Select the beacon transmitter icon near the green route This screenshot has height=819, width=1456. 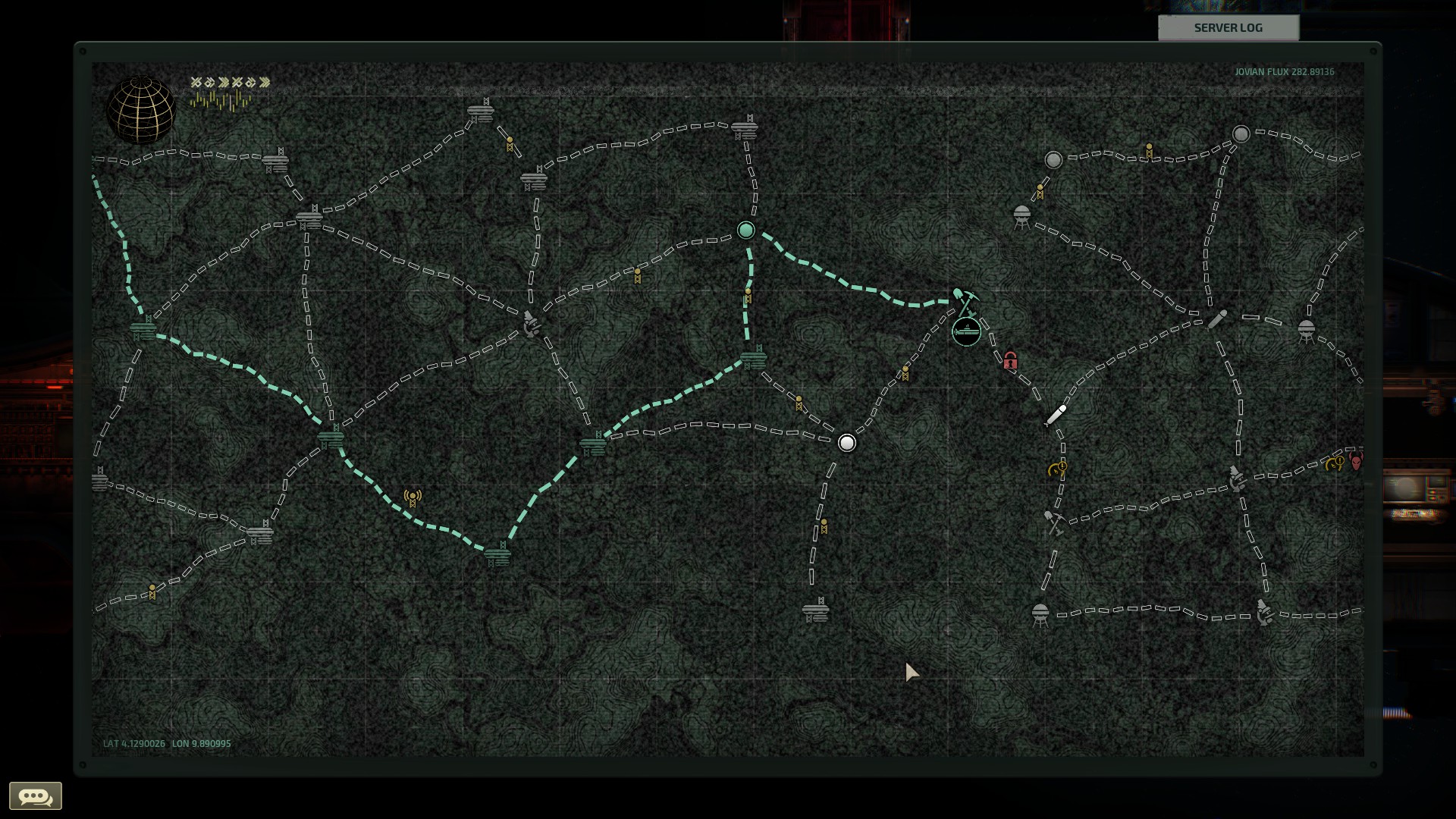click(412, 497)
